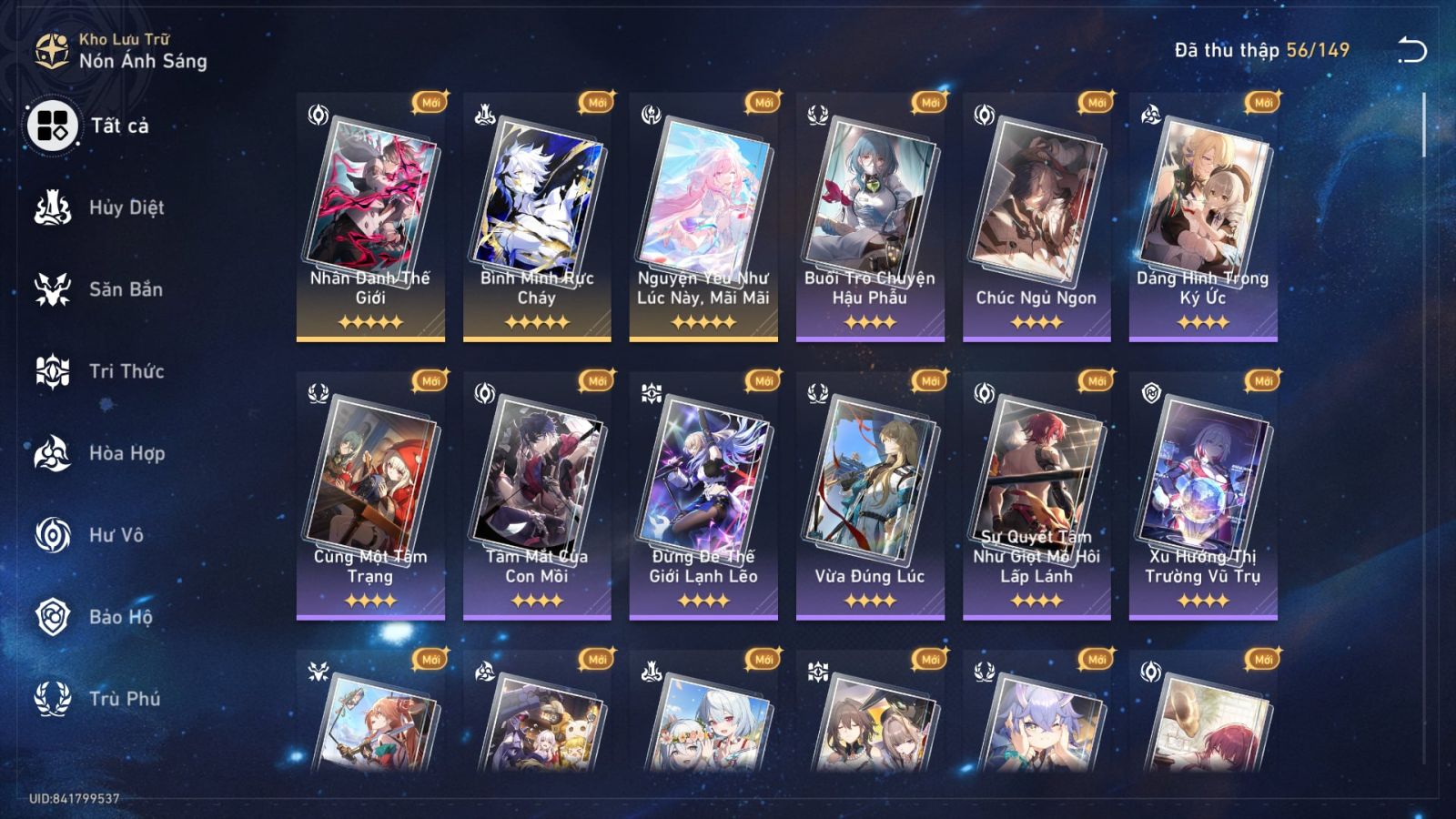Select the Hòa Hợp (Harmony) path icon
The width and height of the screenshot is (1456, 819).
pos(52,453)
